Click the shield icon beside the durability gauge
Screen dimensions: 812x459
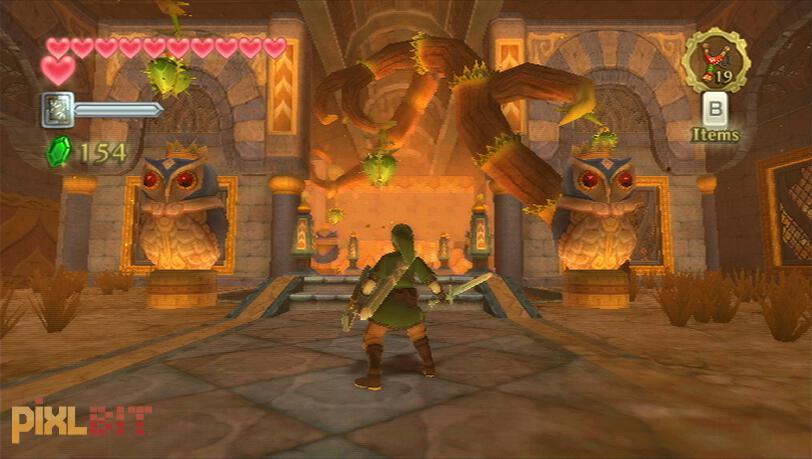[57, 109]
